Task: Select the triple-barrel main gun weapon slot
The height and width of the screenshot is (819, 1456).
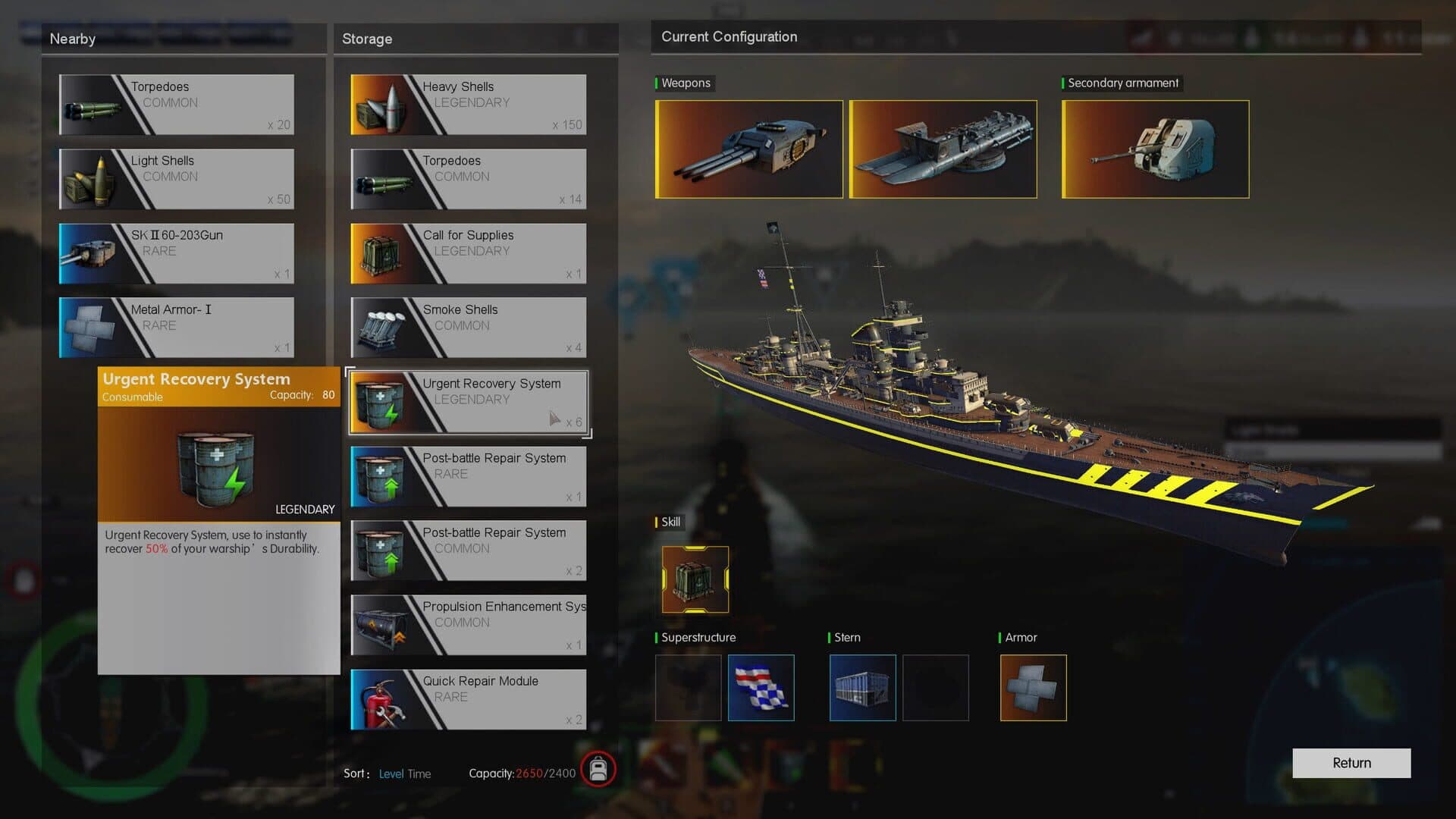Action: pyautogui.click(x=748, y=149)
